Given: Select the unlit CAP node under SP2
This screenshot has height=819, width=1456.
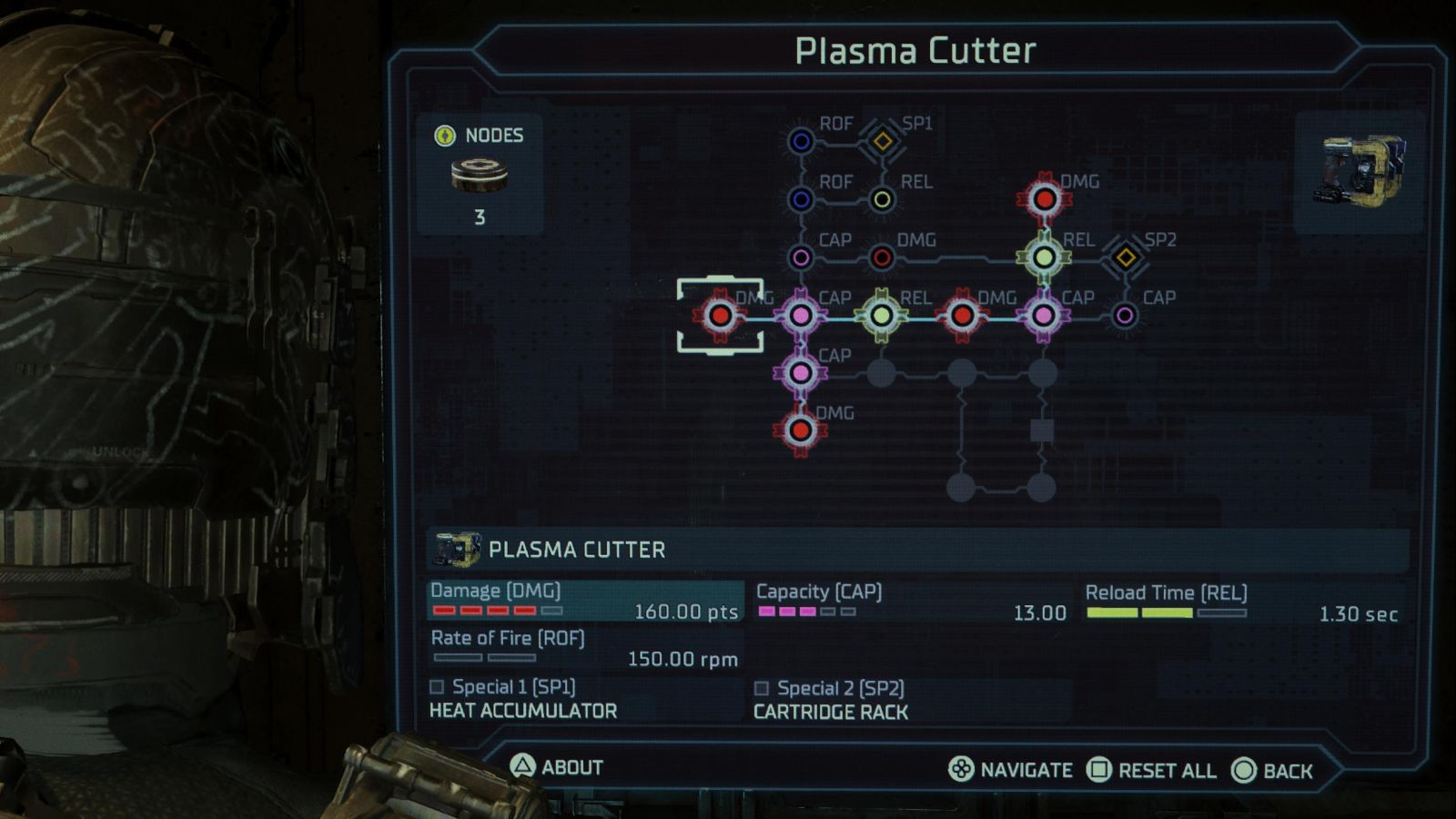Looking at the screenshot, I should click(1125, 316).
